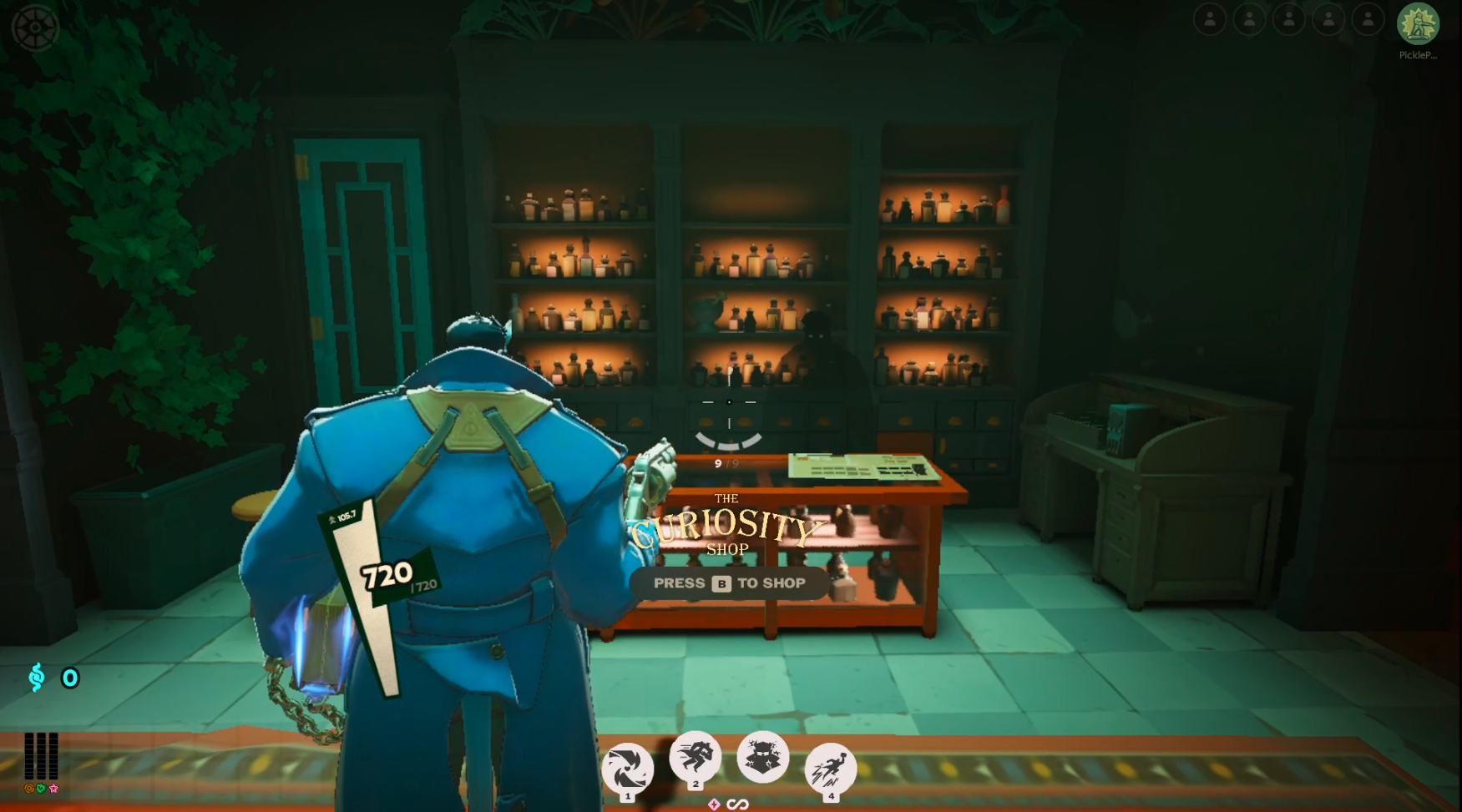Click the green creature icon under the middle meter

(x=42, y=789)
